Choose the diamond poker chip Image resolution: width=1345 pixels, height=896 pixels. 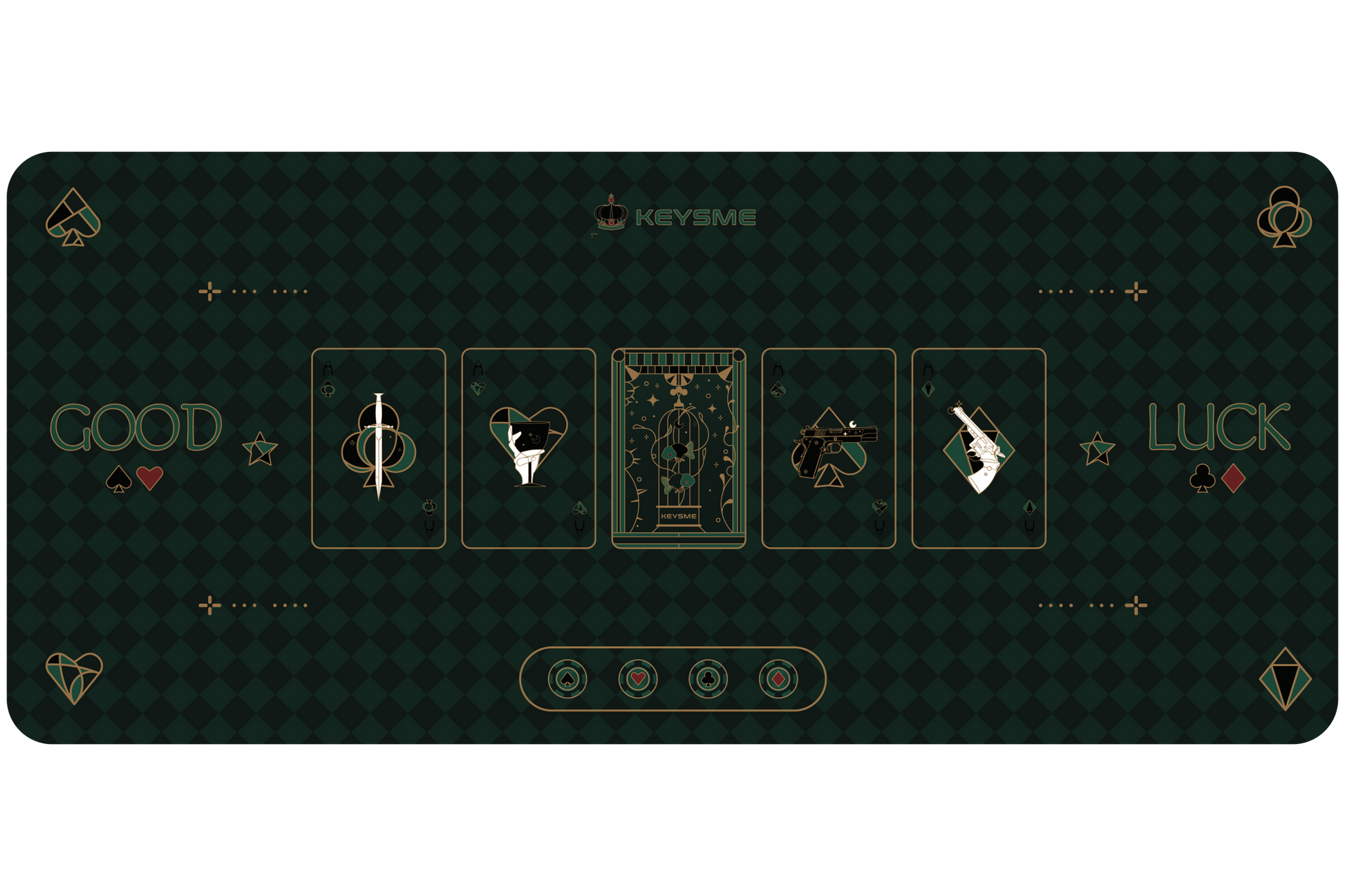pos(778,679)
